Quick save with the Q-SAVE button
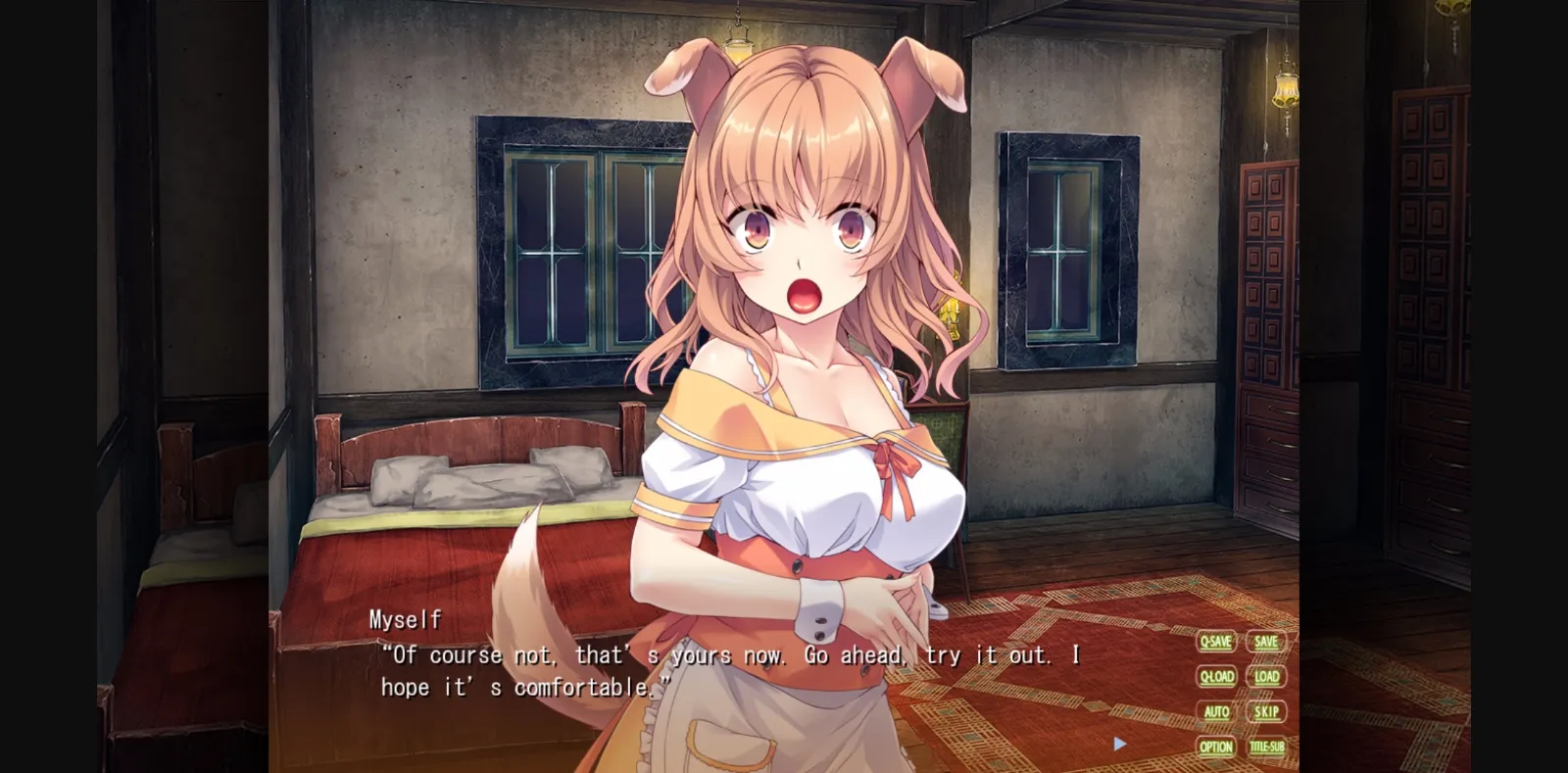 click(x=1215, y=642)
